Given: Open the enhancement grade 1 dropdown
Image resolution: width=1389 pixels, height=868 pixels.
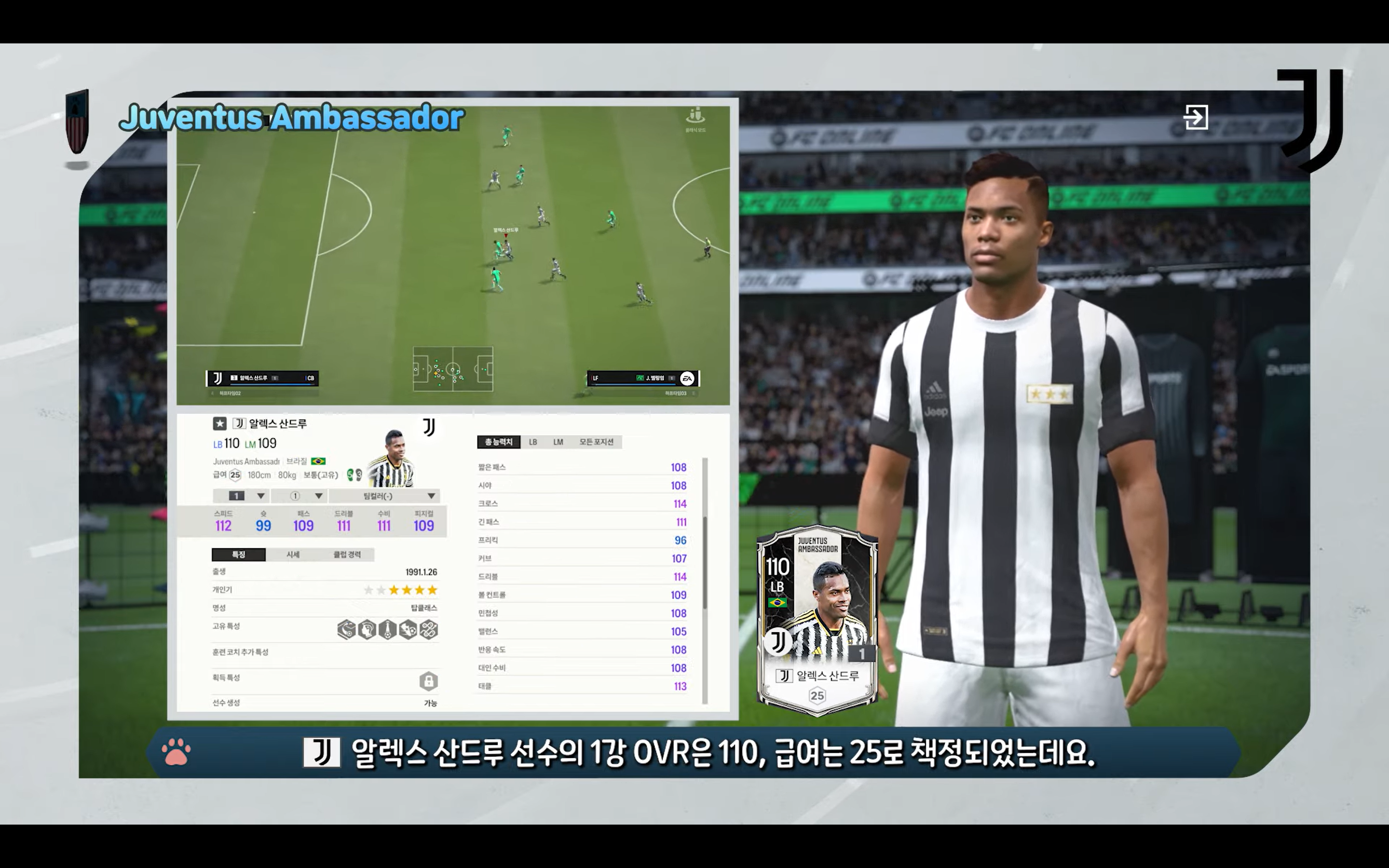Looking at the screenshot, I should [241, 496].
